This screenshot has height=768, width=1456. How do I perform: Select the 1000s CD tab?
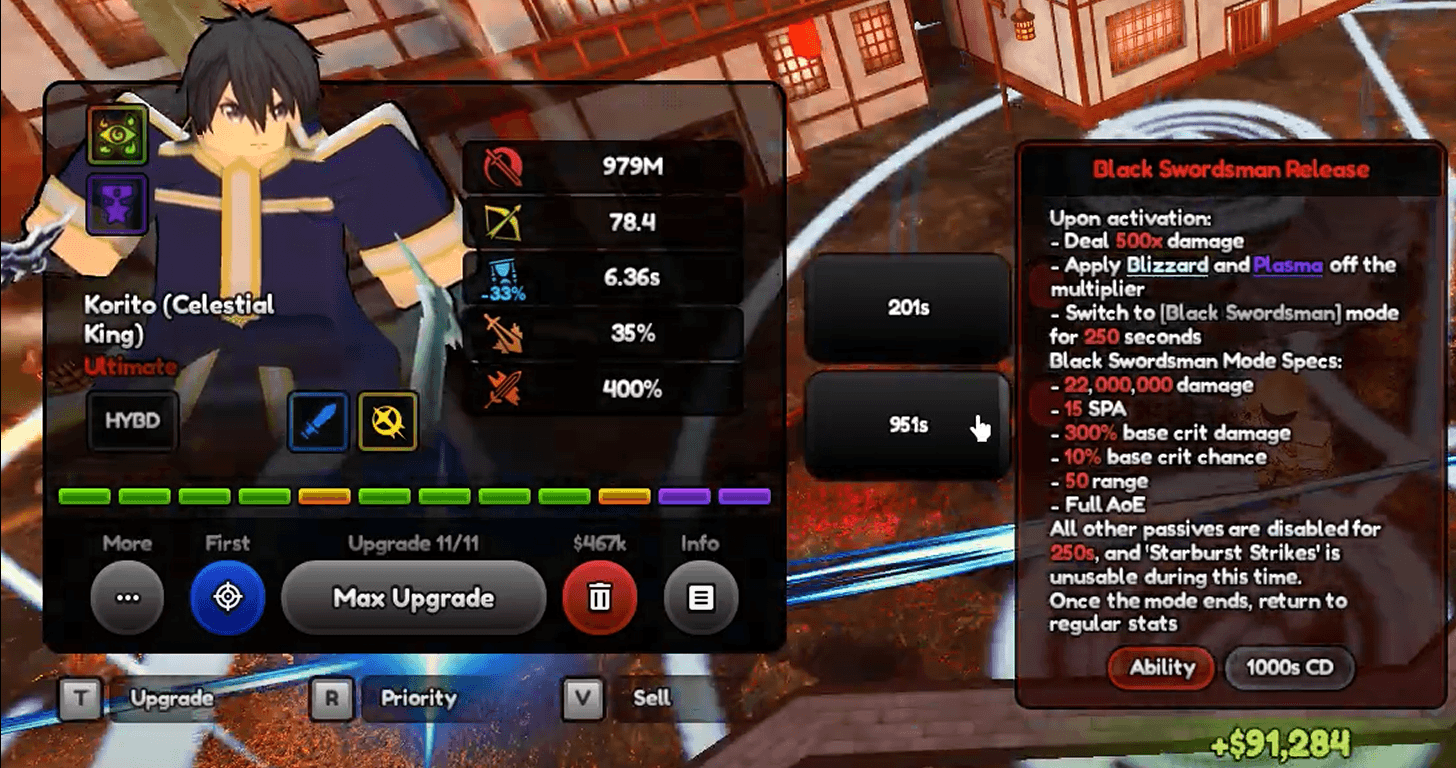point(1289,668)
